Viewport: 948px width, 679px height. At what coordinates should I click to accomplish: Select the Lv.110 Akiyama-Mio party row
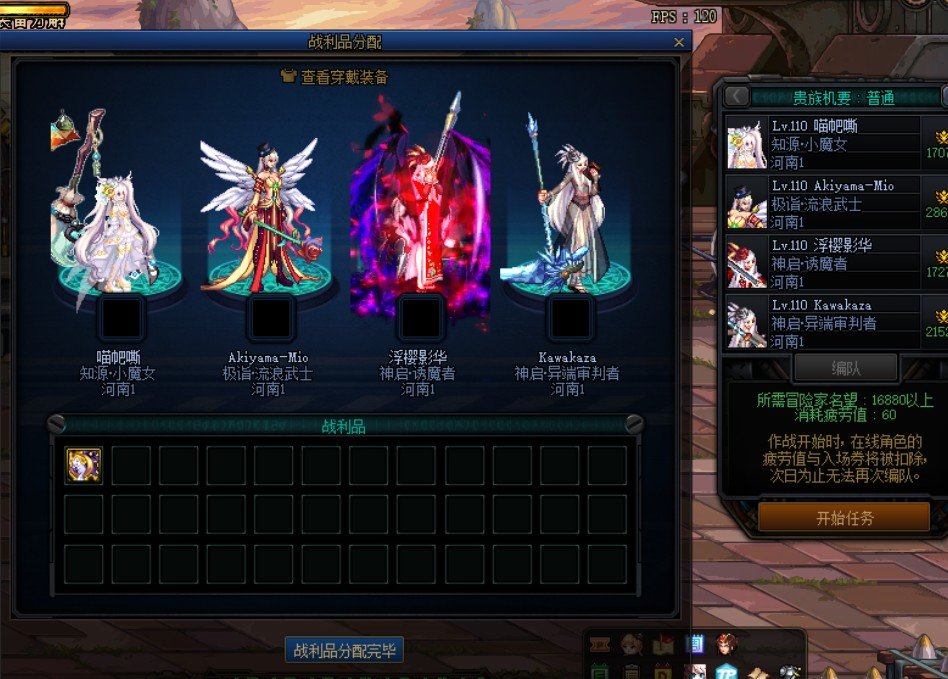click(x=835, y=204)
